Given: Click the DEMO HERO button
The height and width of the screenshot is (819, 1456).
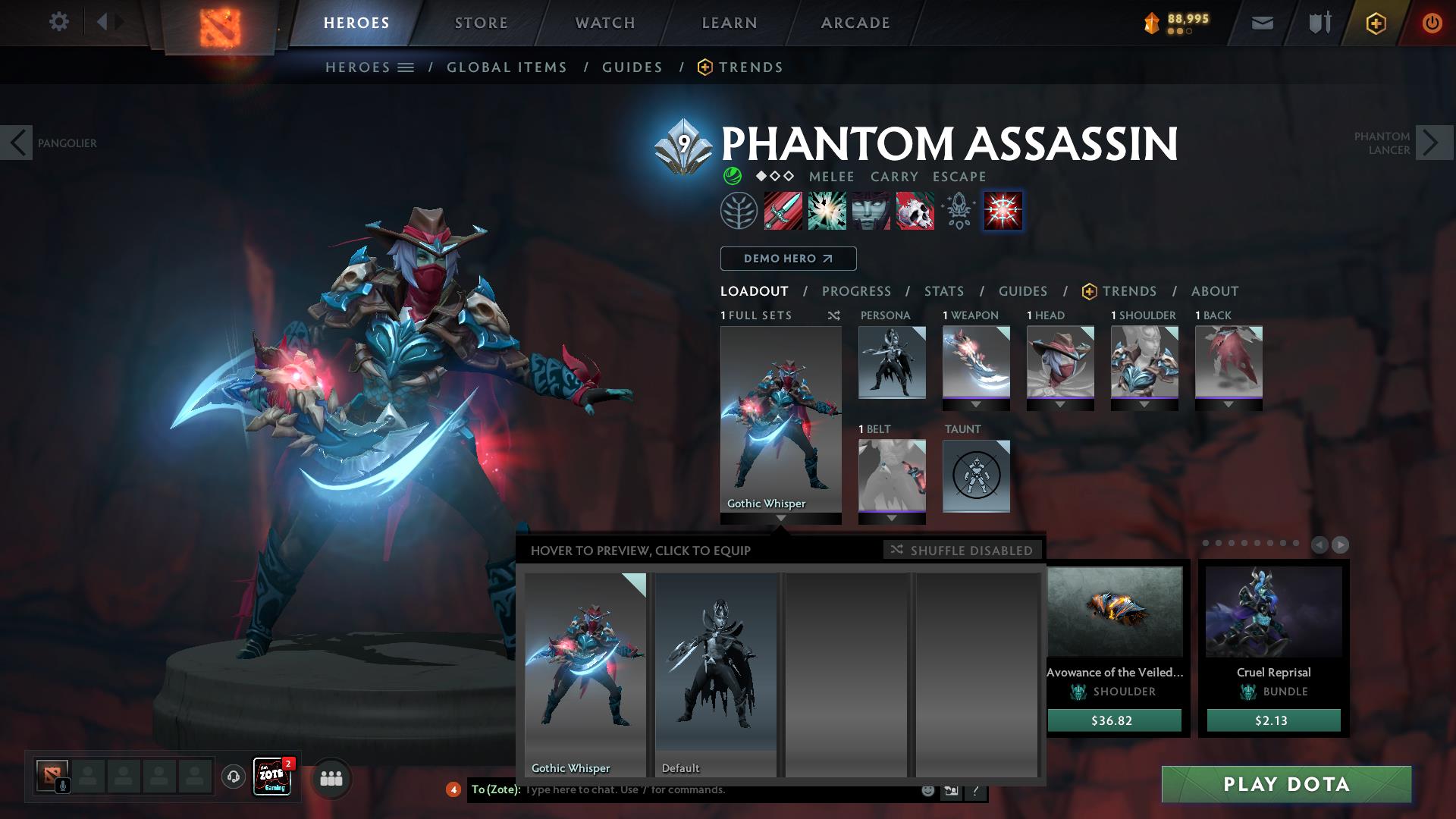Looking at the screenshot, I should pos(788,259).
